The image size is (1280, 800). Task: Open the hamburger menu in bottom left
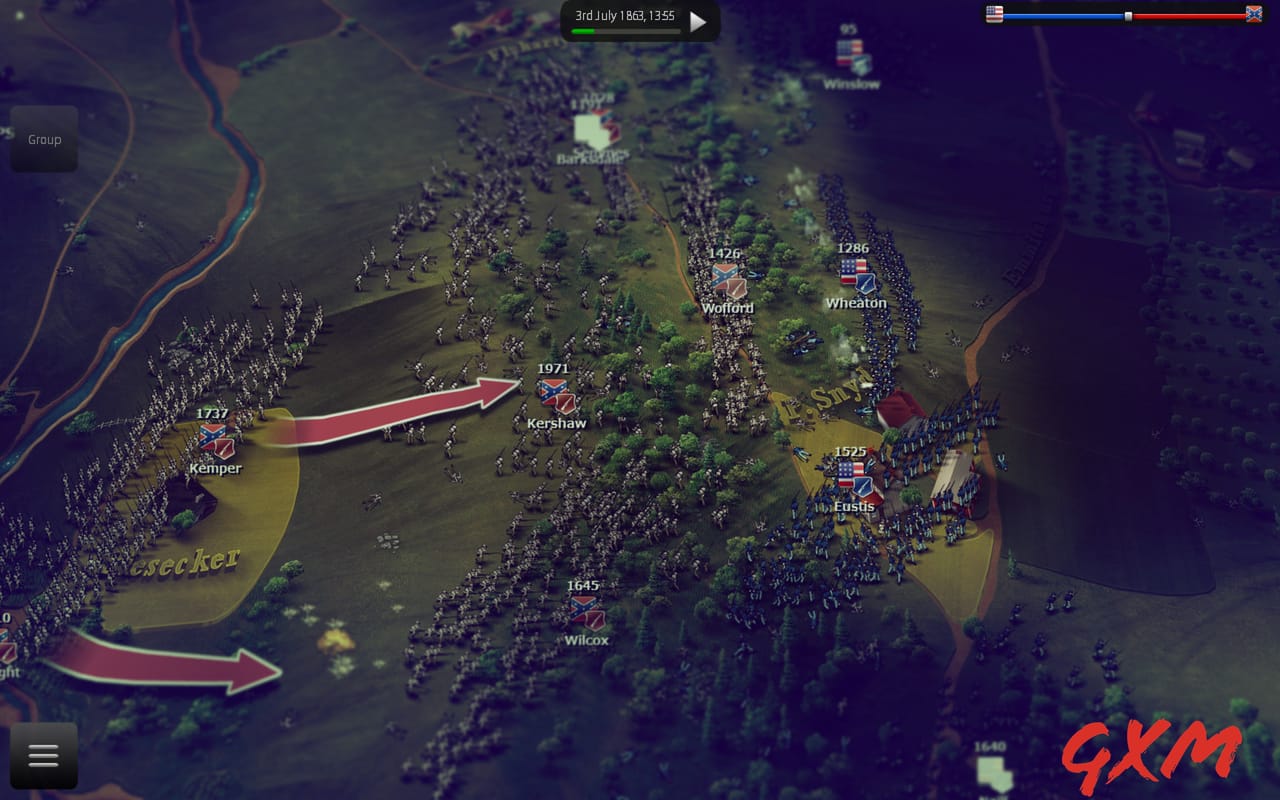tap(42, 755)
